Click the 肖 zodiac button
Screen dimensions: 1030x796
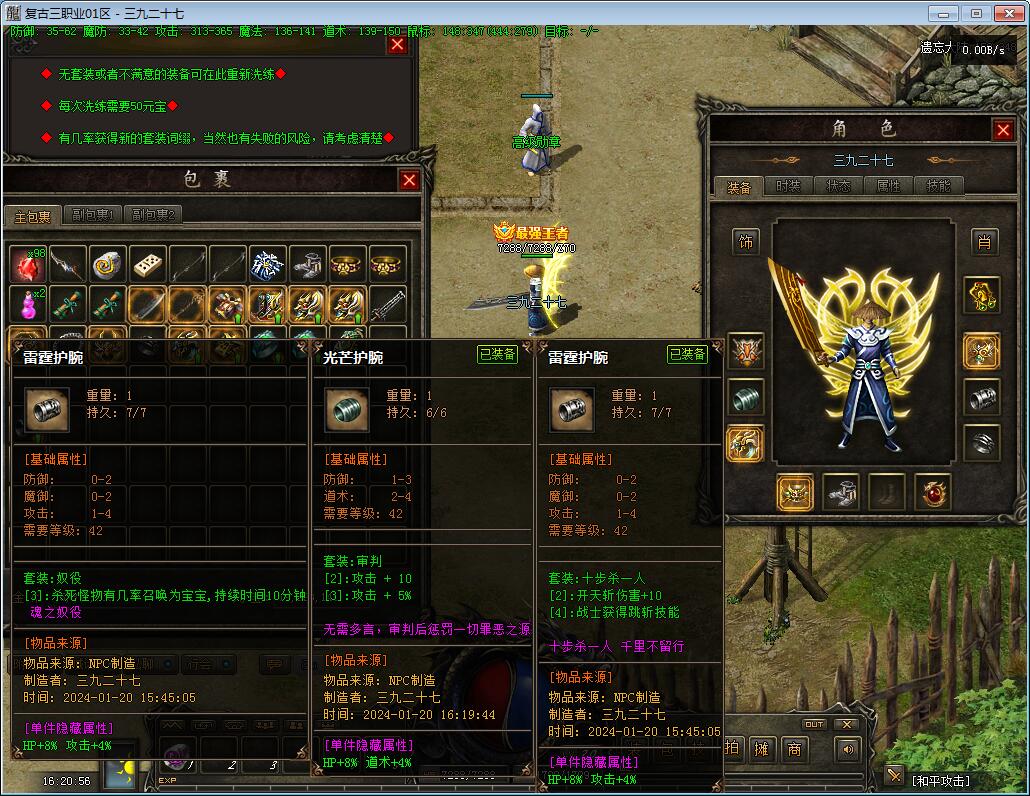click(984, 241)
